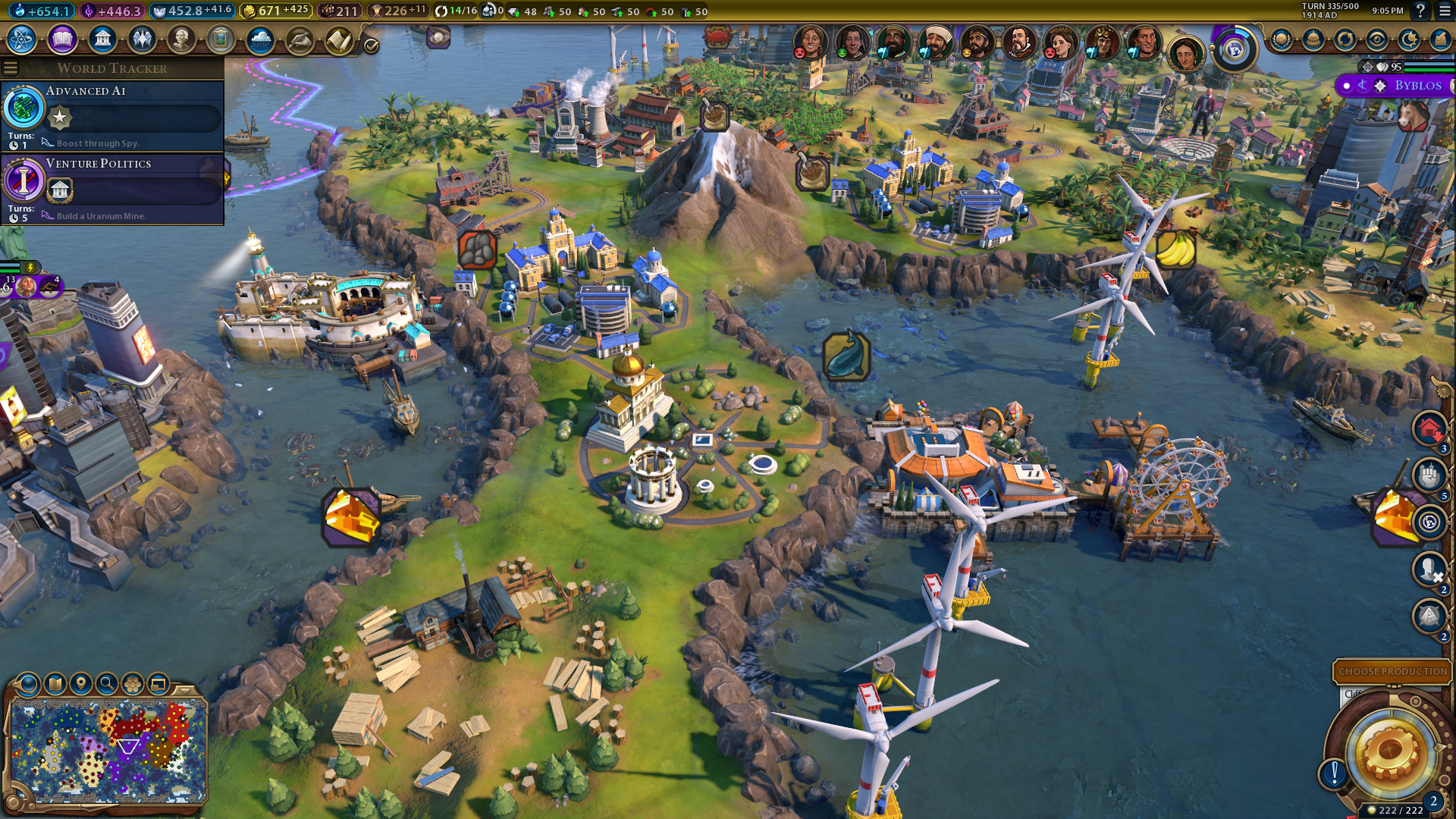1456x819 pixels.
Task: Open the Technology tree (atom icon)
Action: (22, 39)
